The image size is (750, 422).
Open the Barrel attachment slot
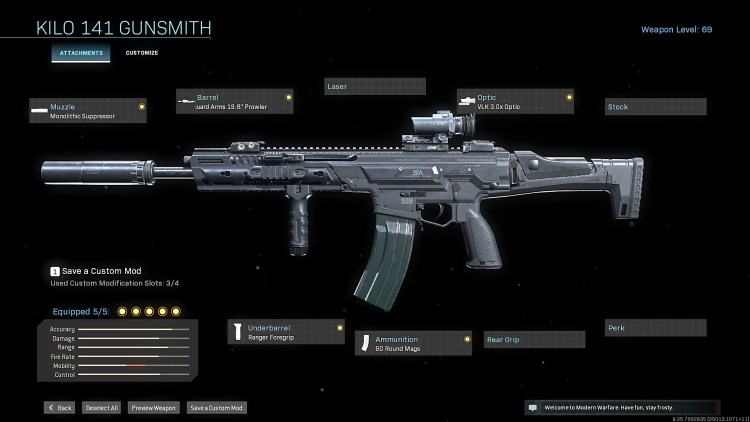235,102
